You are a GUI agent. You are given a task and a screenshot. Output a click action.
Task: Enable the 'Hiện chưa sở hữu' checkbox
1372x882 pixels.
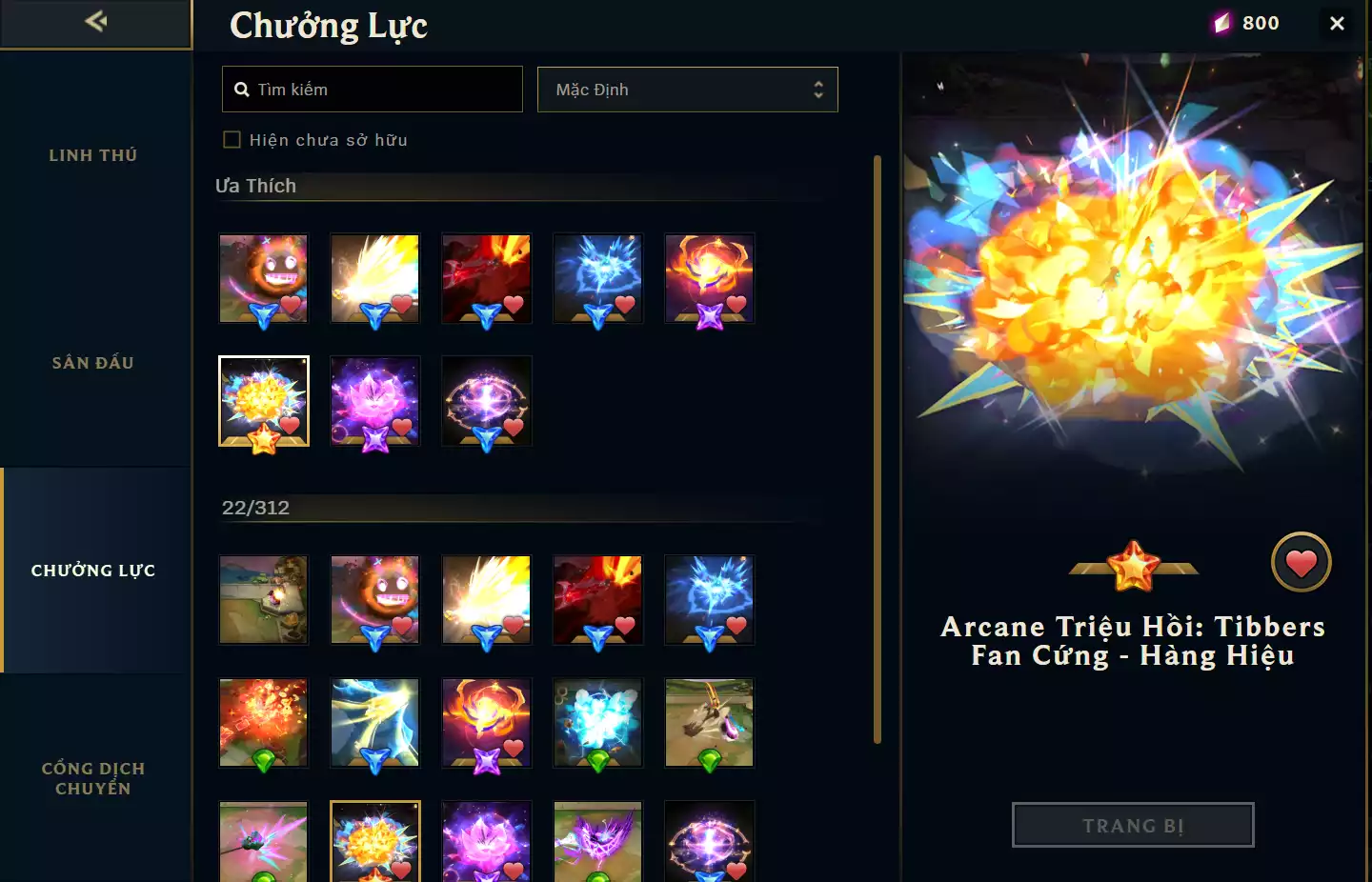coord(232,139)
